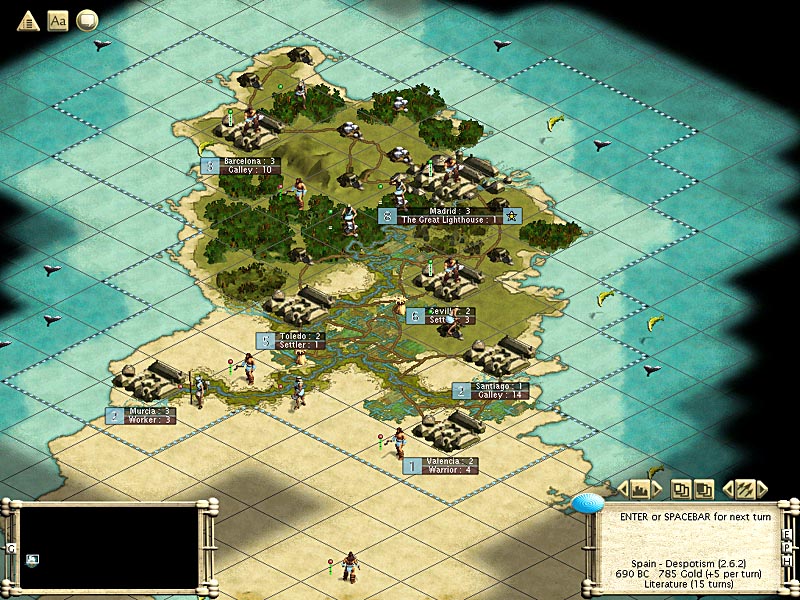Screen dimensions: 800x600
Task: Click the dark overlapping-squares button
Action: point(704,489)
